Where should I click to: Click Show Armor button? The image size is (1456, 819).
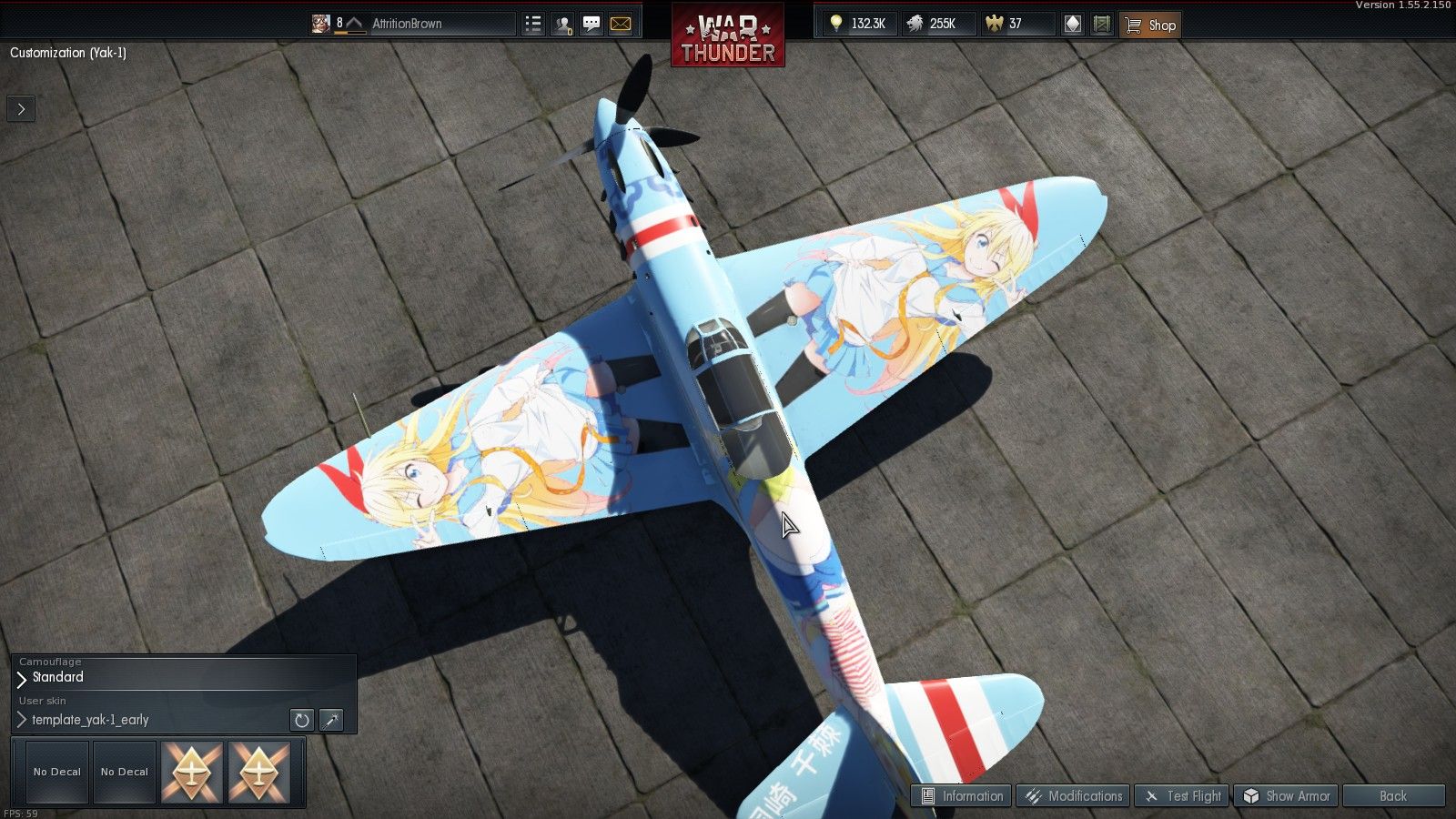(x=1287, y=795)
